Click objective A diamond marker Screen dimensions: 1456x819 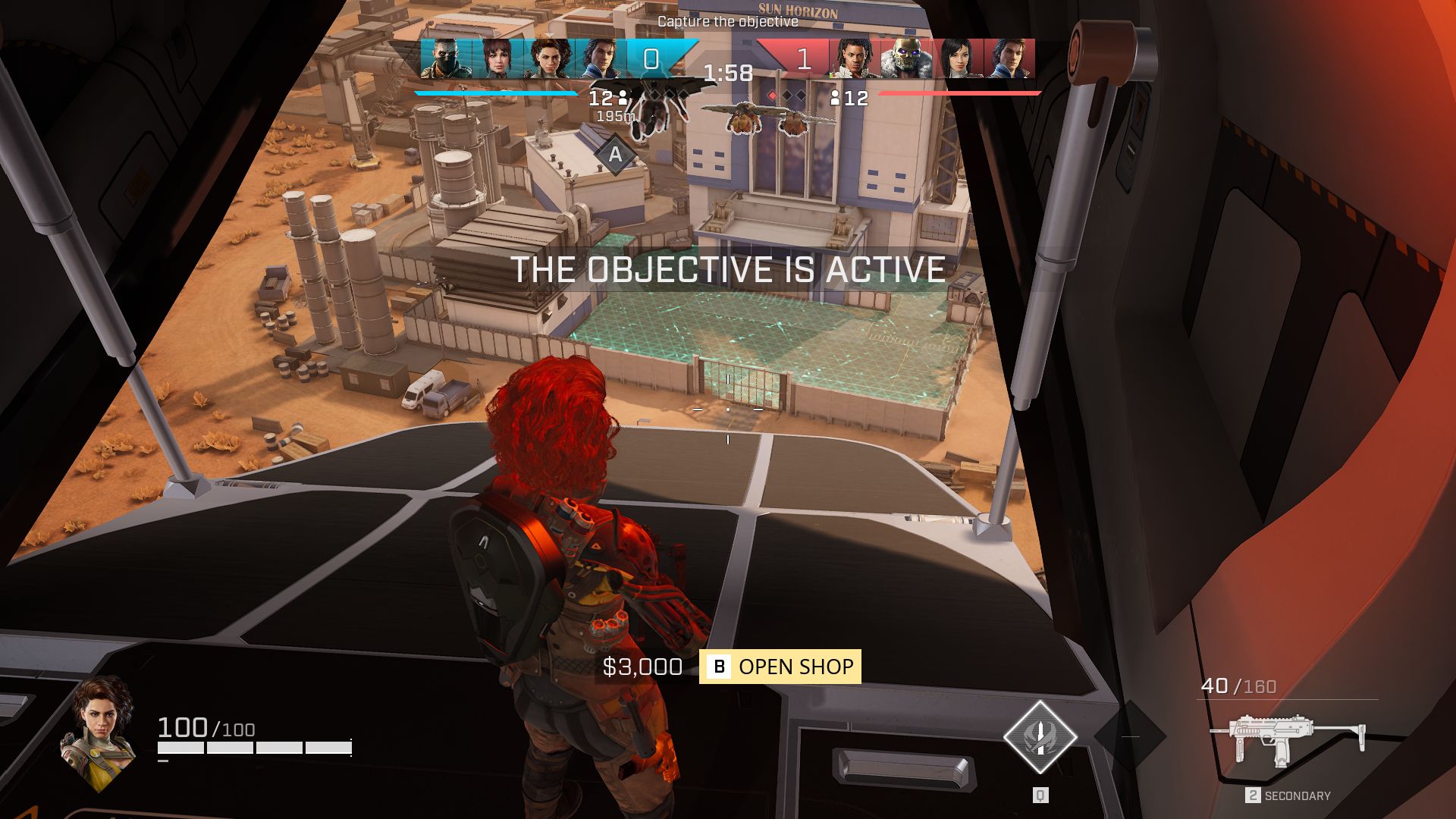(x=615, y=155)
